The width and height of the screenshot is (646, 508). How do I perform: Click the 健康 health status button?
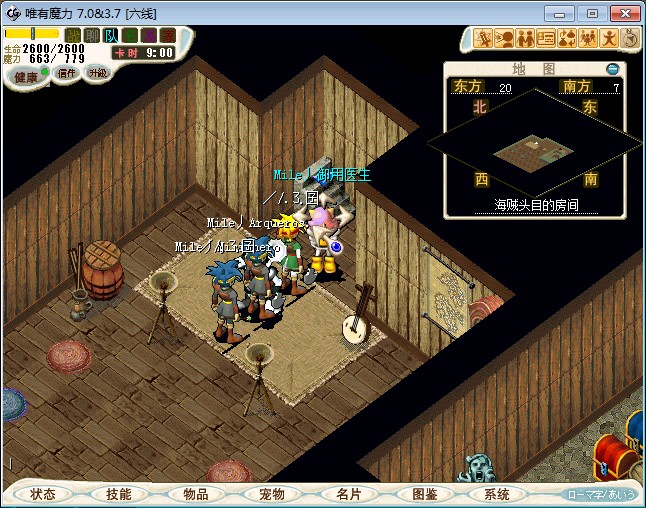point(26,77)
